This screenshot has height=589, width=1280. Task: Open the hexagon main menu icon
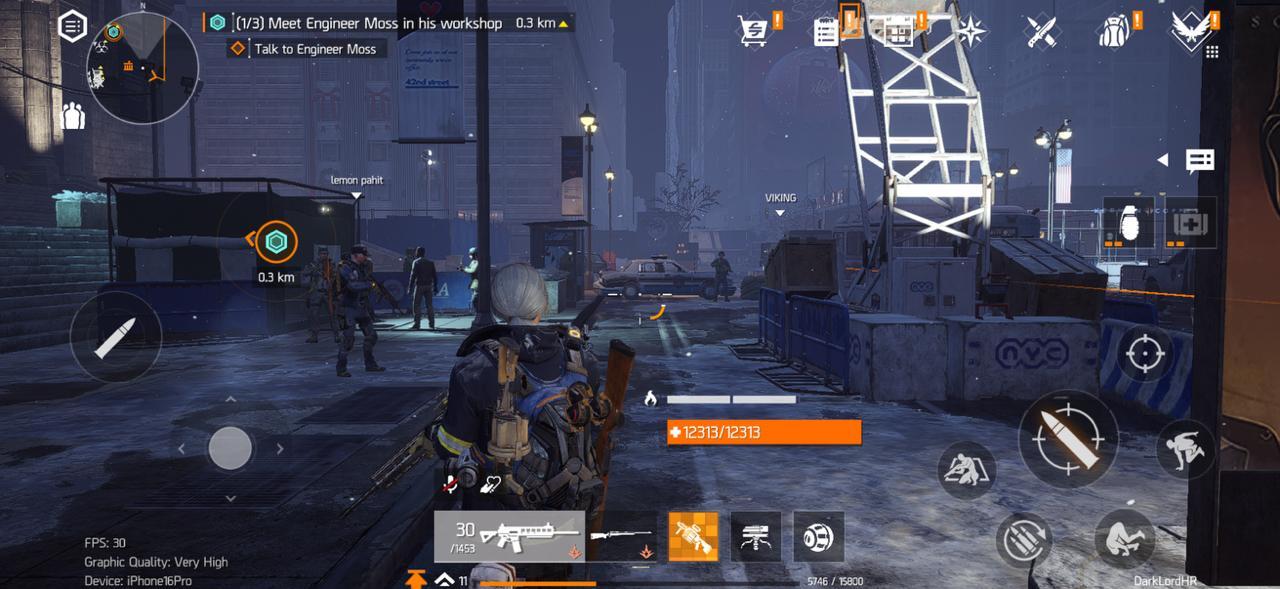[x=73, y=27]
